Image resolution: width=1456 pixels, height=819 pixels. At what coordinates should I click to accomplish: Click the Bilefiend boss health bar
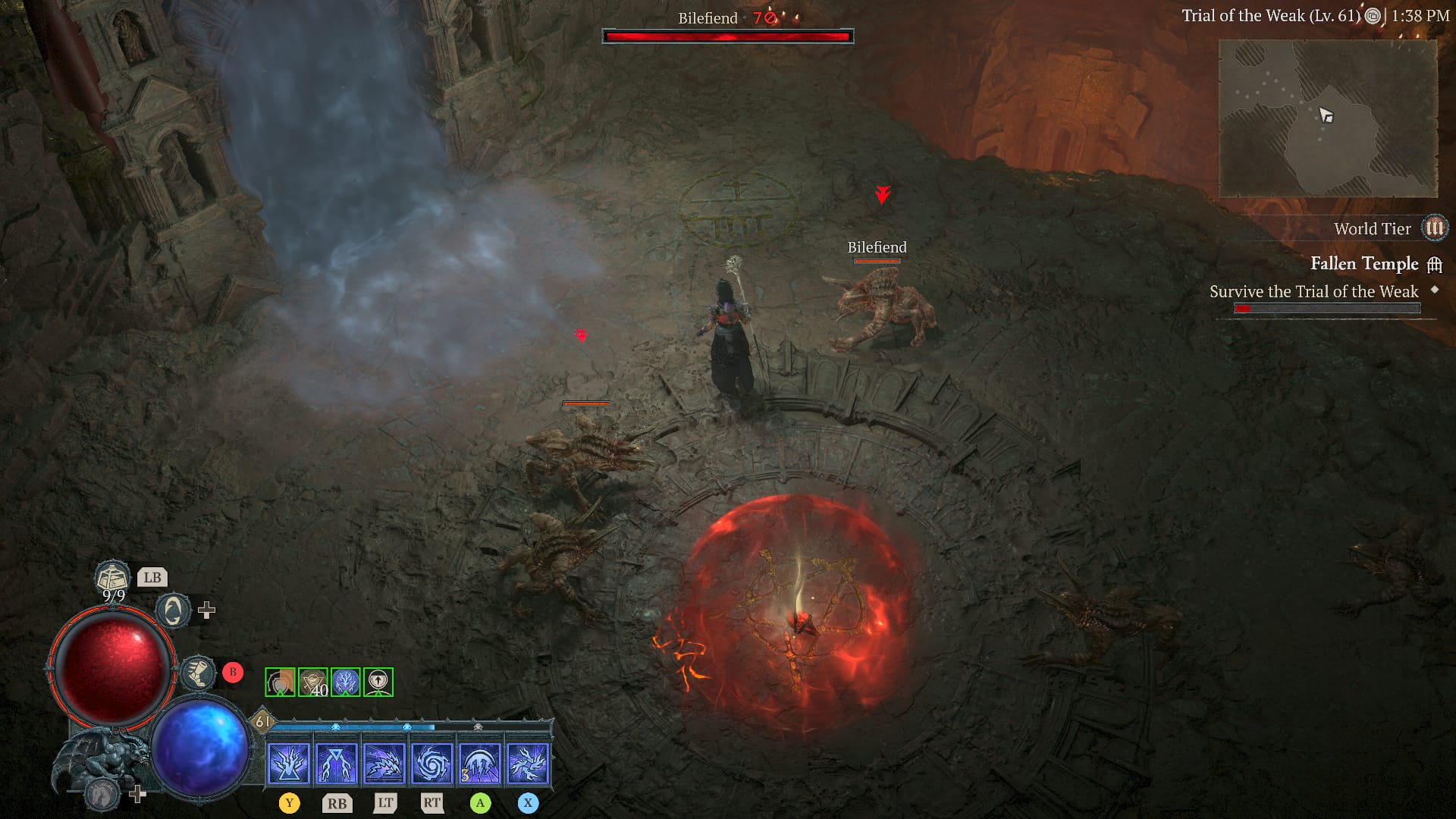click(x=728, y=34)
